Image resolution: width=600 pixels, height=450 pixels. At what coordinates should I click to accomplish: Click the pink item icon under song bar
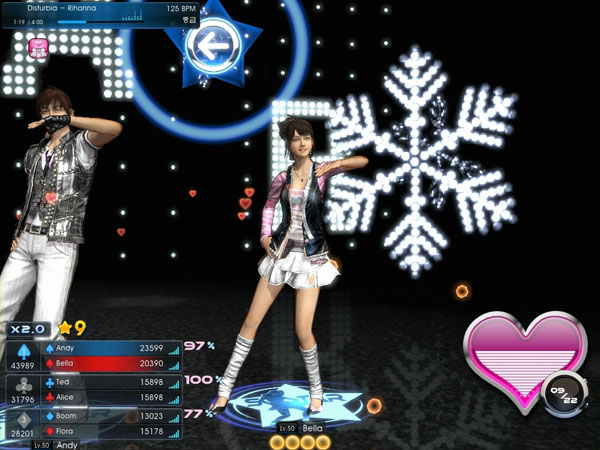click(39, 47)
